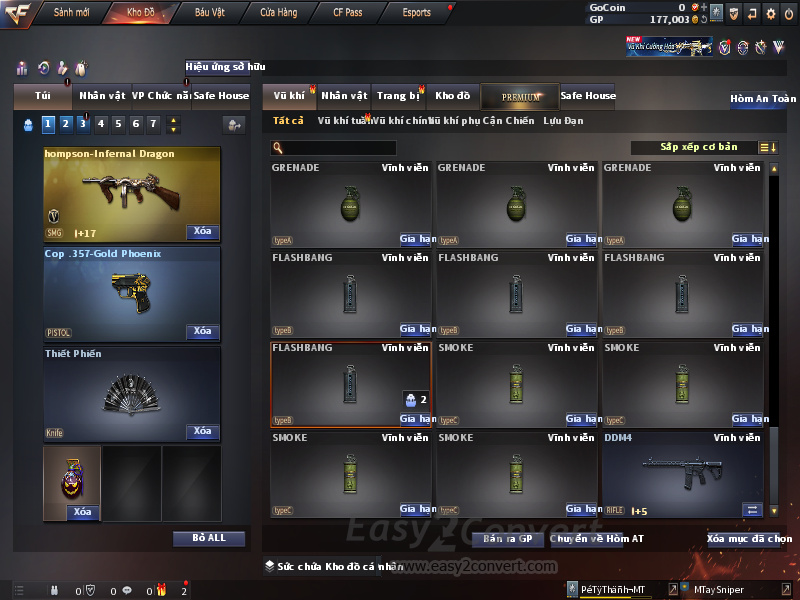Open the PREMIUM tab
The height and width of the screenshot is (600, 800).
[x=520, y=96]
